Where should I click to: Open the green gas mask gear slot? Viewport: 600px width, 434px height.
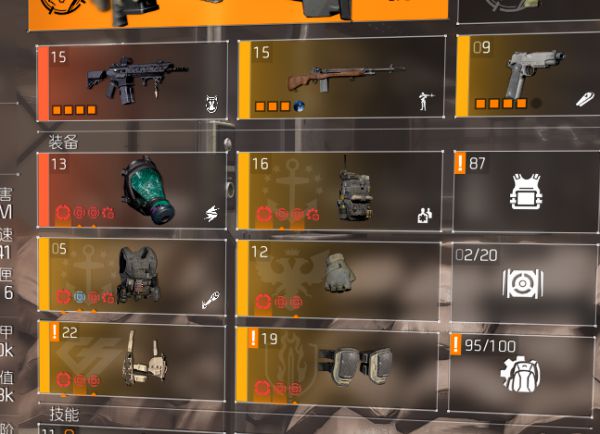pyautogui.click(x=132, y=190)
